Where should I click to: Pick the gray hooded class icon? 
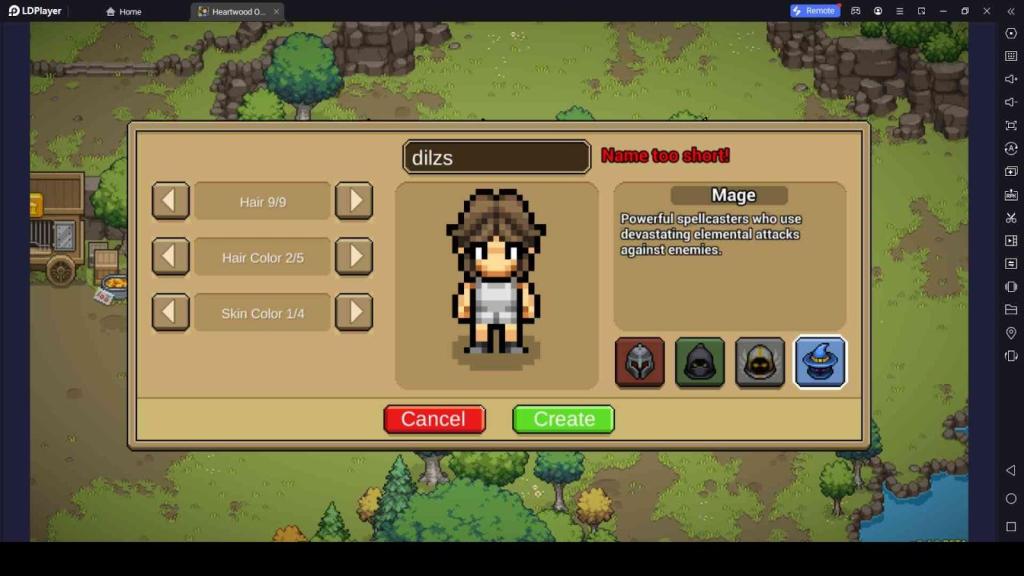coord(760,362)
